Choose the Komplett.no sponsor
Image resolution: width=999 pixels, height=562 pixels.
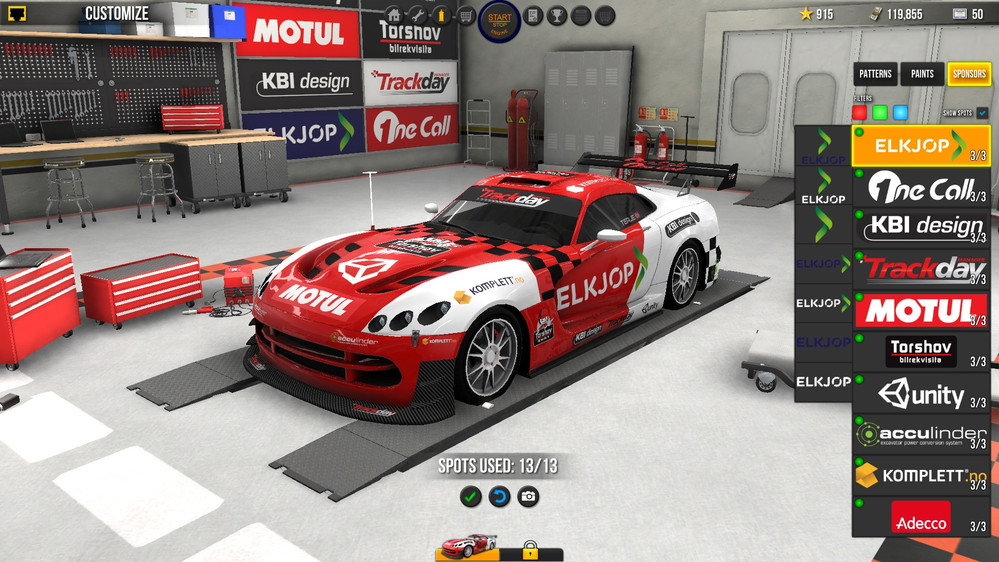(x=920, y=476)
